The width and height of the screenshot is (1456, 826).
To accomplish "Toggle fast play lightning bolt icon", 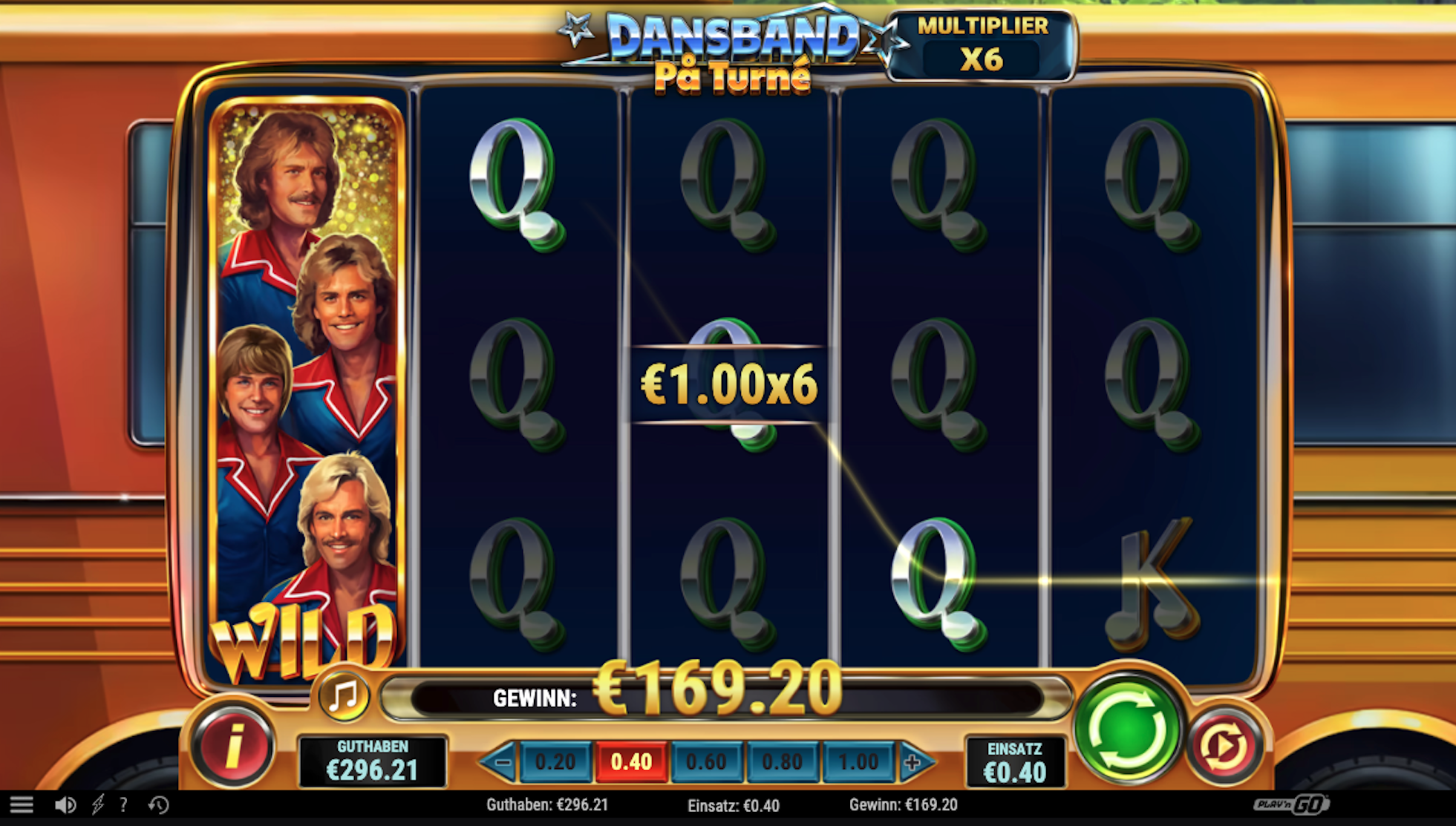I will tap(97, 804).
